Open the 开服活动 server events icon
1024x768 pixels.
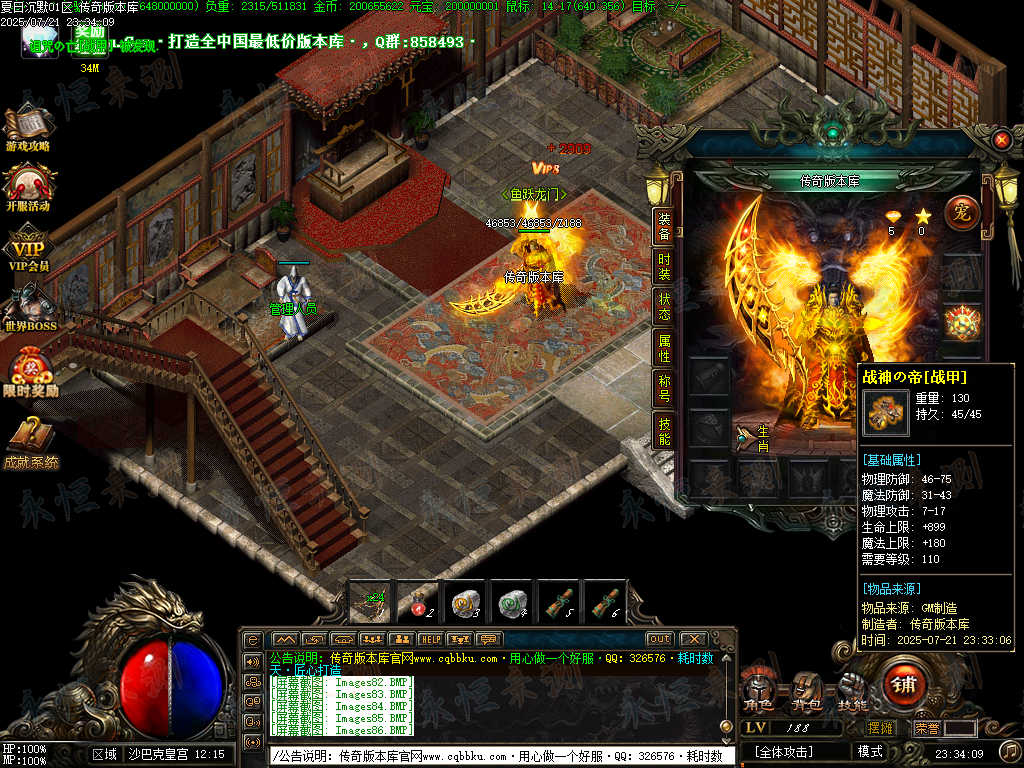28,187
